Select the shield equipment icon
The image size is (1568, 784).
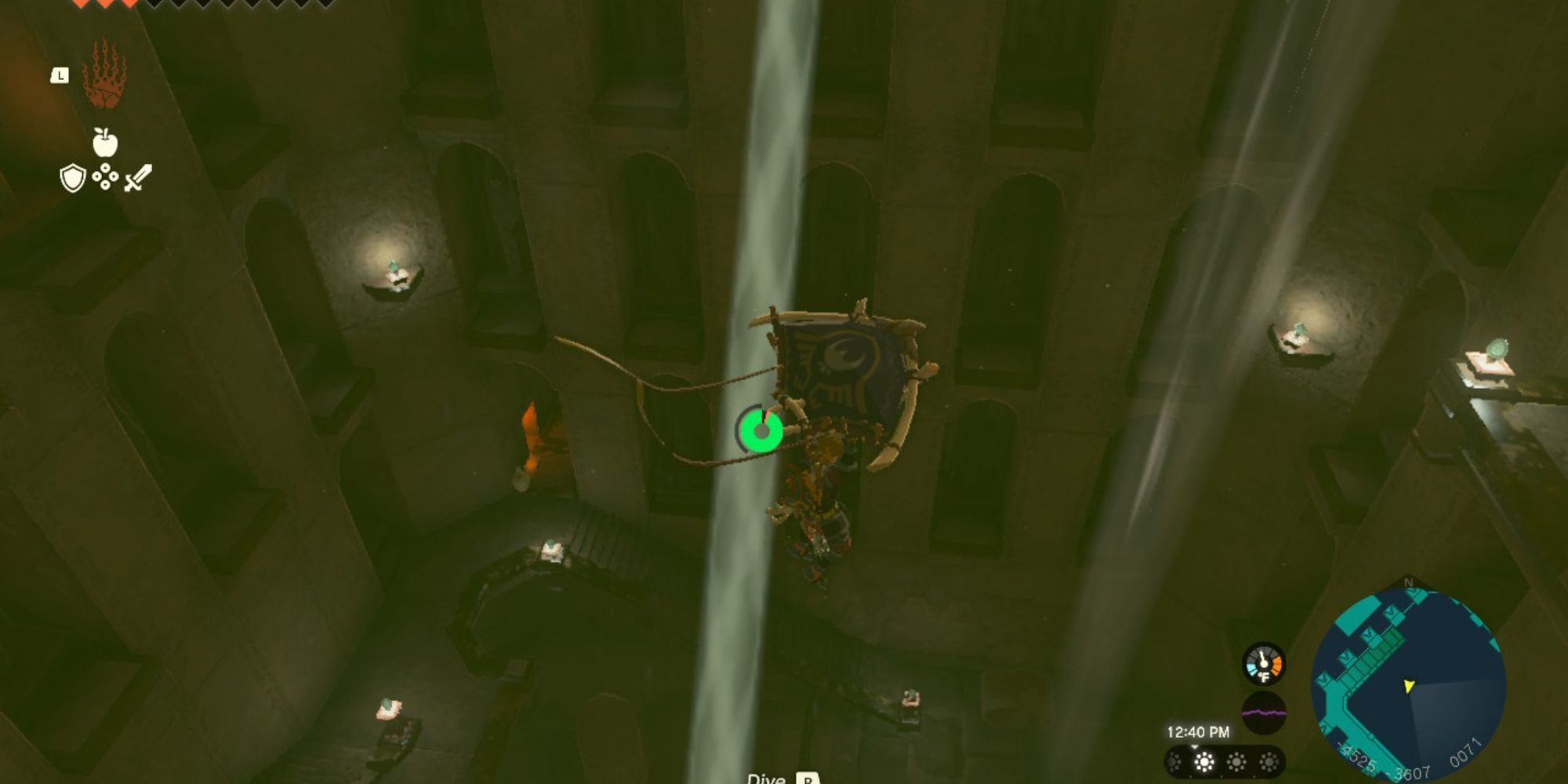(x=72, y=177)
